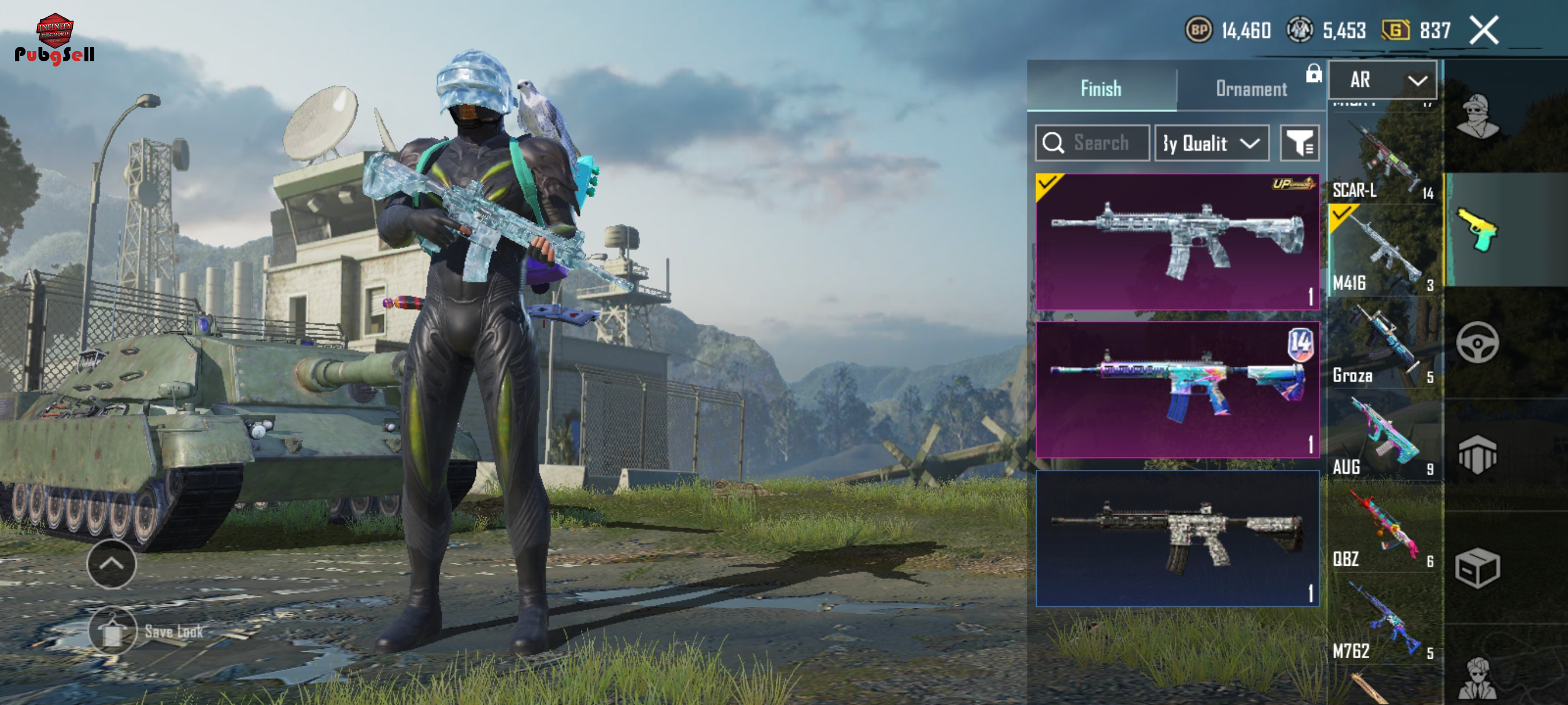Open the filter funnel options
Screen dimensions: 1568x705
[x=1299, y=143]
